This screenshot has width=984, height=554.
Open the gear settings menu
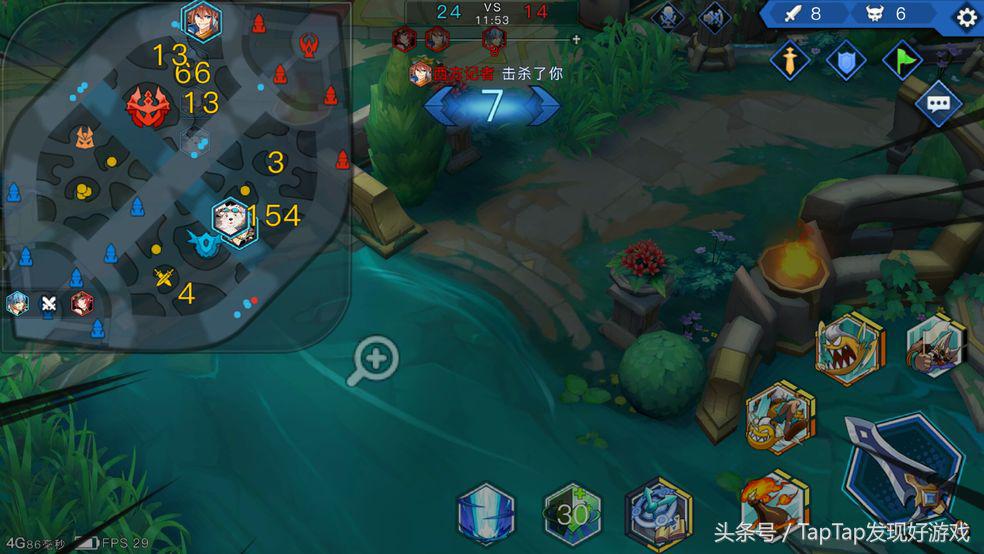tap(966, 17)
